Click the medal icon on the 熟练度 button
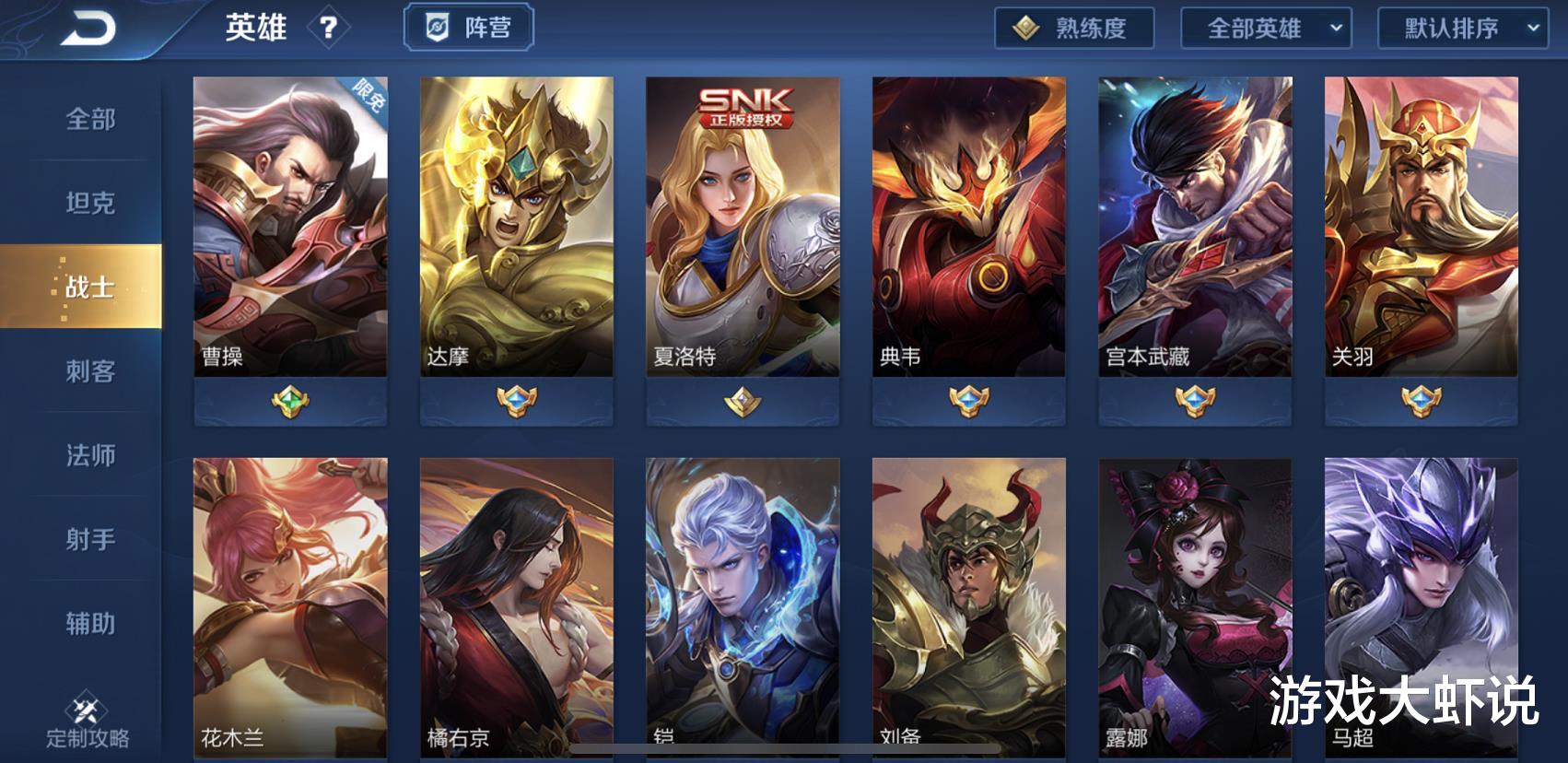The image size is (1568, 763). (1025, 28)
